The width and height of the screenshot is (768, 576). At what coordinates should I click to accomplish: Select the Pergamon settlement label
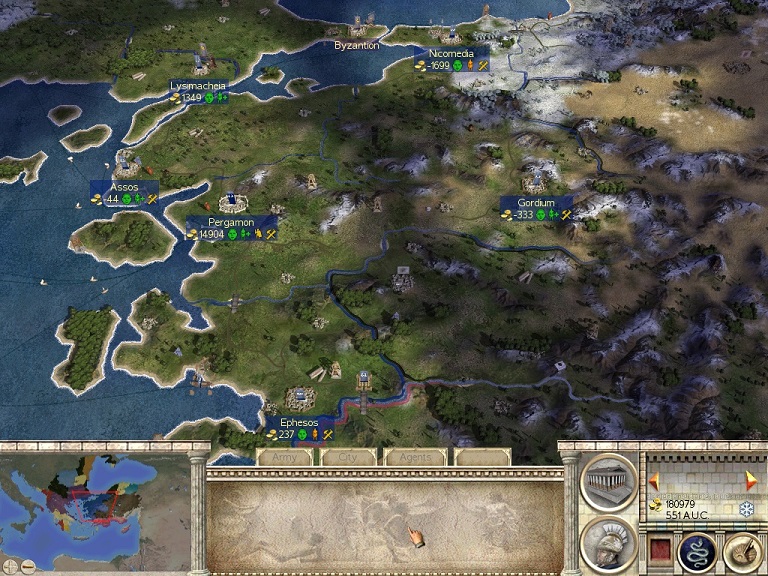(231, 222)
